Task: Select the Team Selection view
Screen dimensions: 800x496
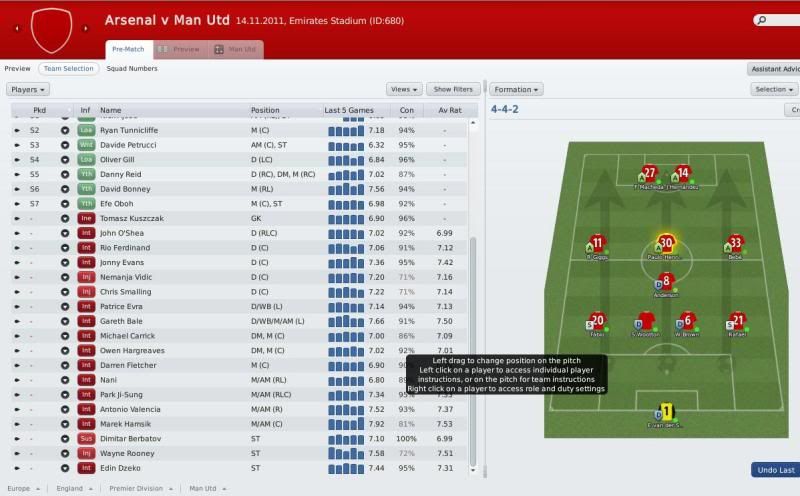Action: click(68, 69)
